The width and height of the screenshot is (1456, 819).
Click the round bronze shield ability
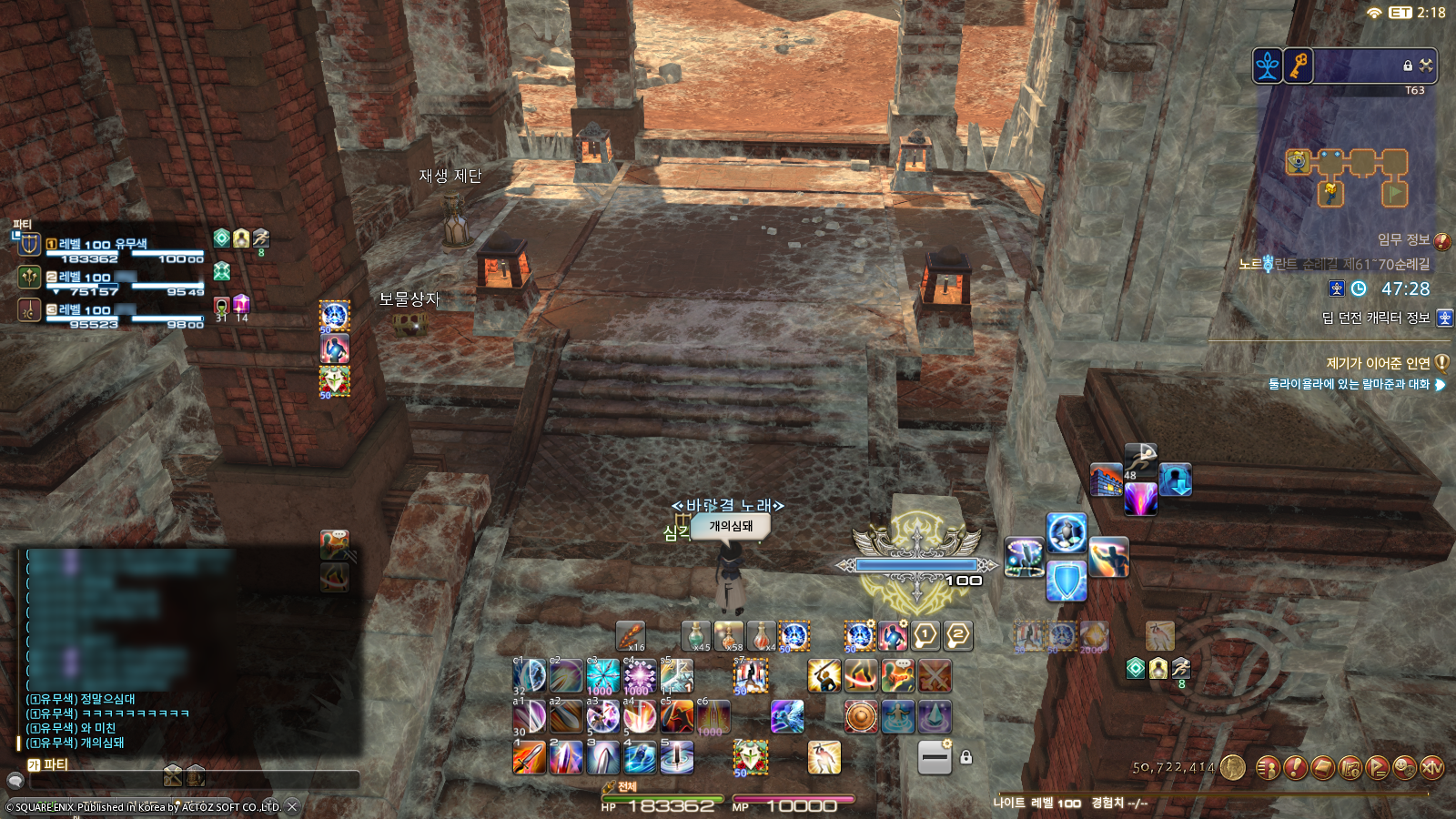[861, 717]
